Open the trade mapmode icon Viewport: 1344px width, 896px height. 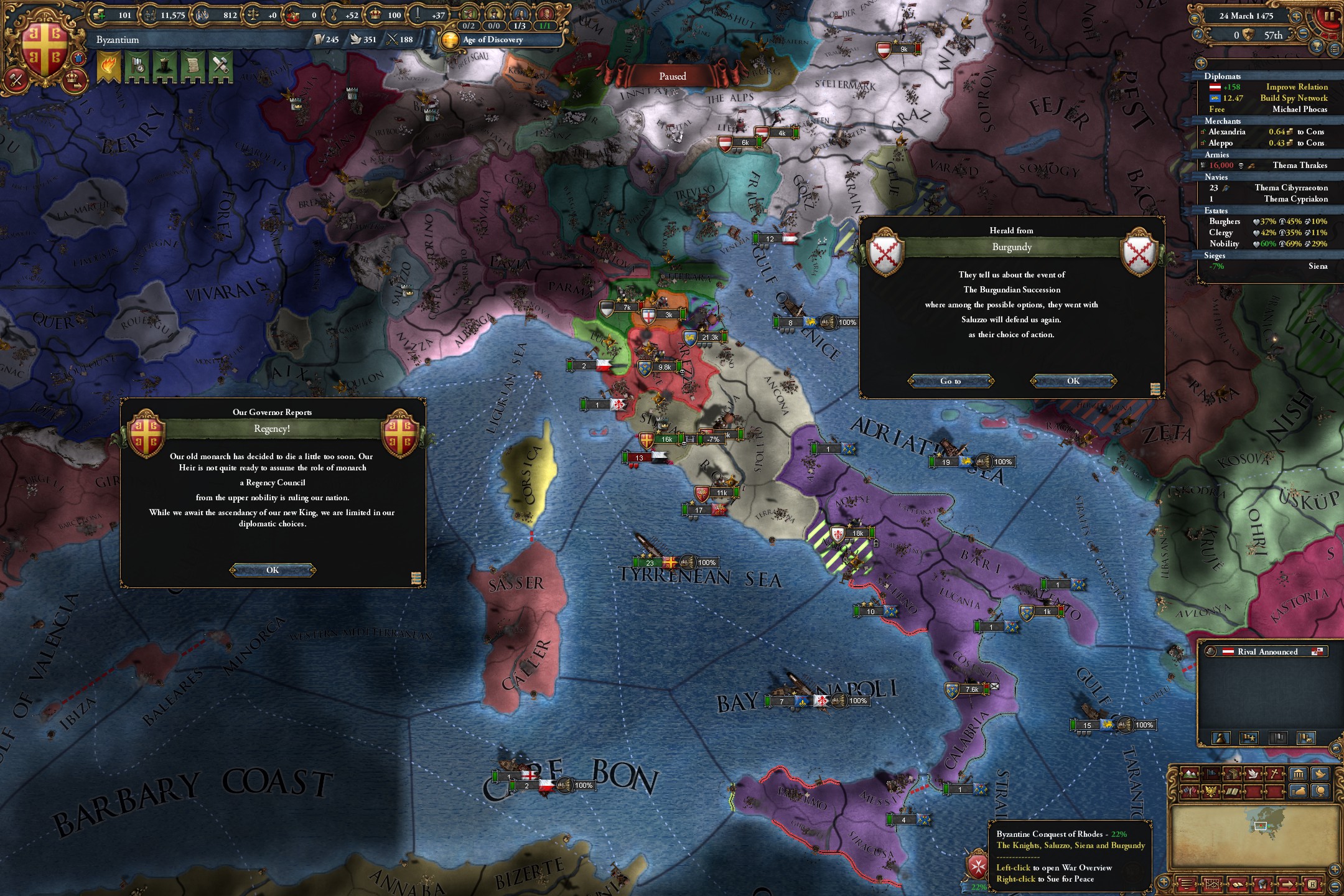click(1232, 773)
